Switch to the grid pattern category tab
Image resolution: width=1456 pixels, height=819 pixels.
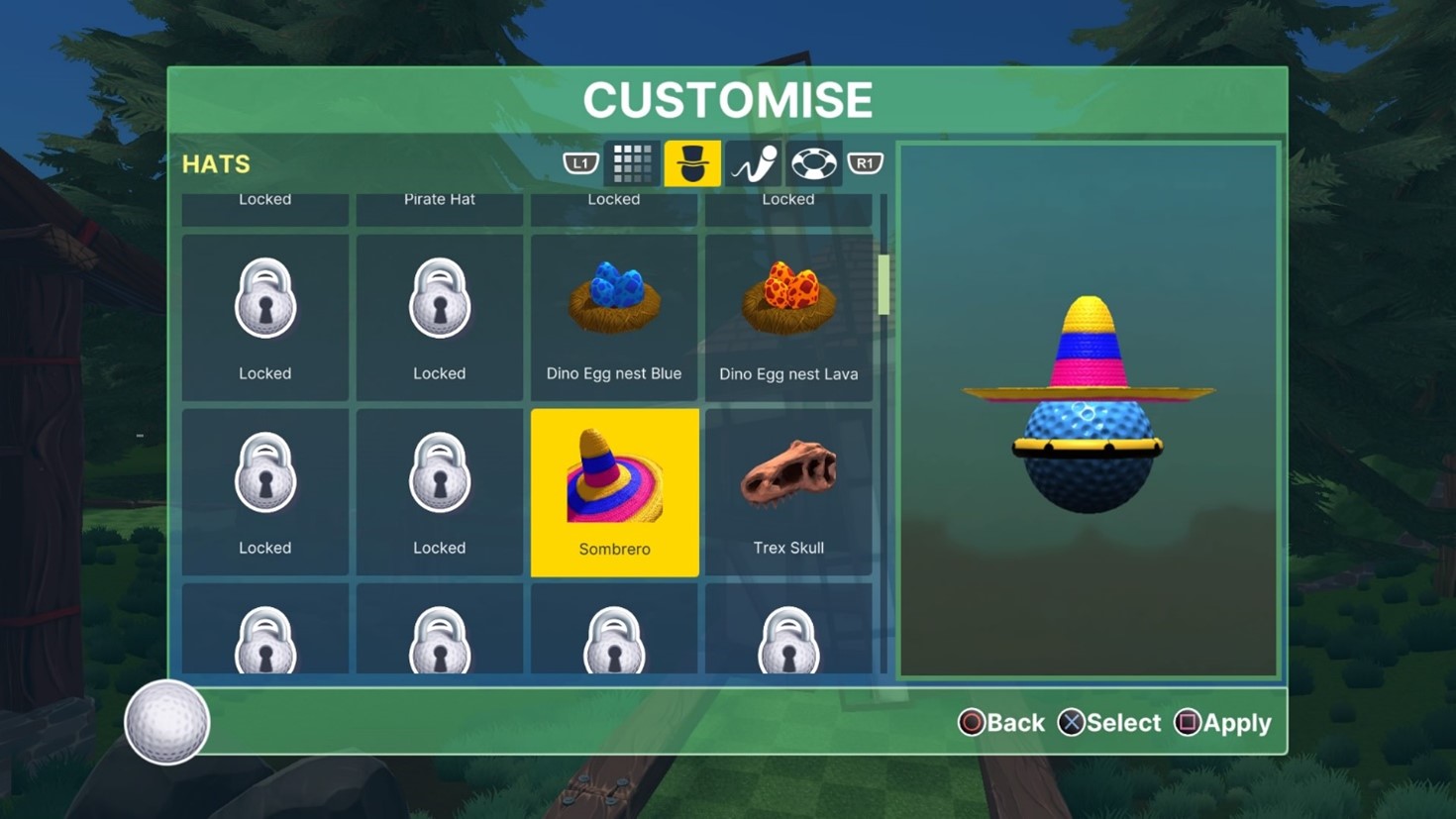pyautogui.click(x=632, y=163)
